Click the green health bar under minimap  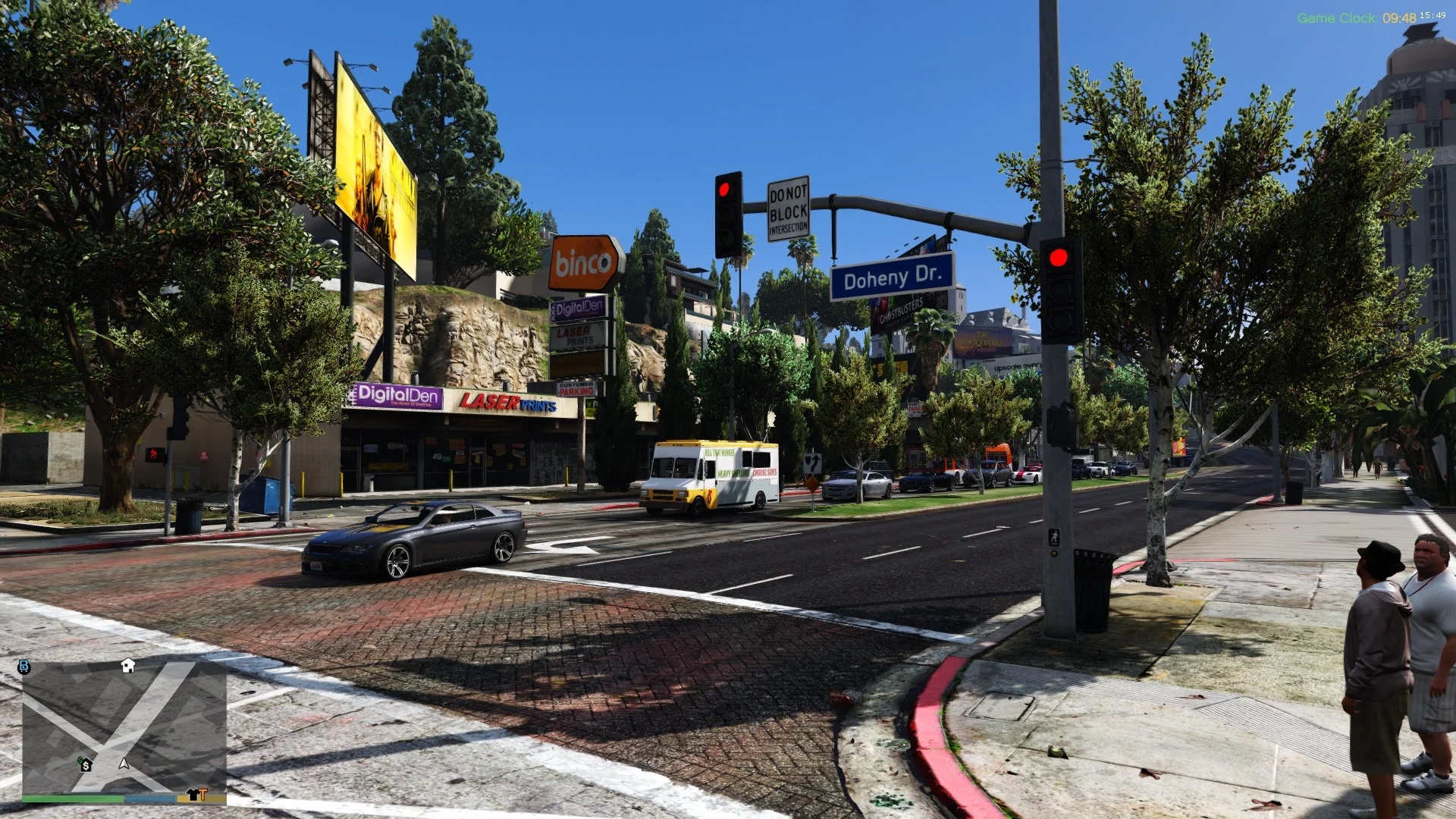tap(74, 799)
